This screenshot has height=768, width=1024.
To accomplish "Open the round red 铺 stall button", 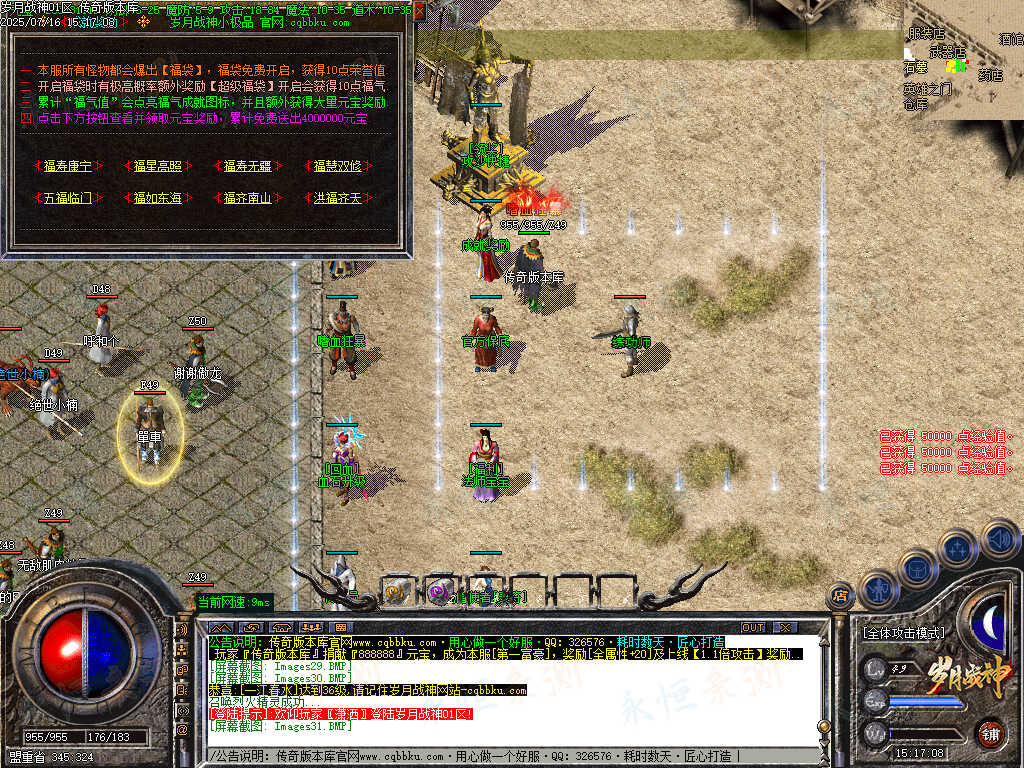I will [990, 733].
